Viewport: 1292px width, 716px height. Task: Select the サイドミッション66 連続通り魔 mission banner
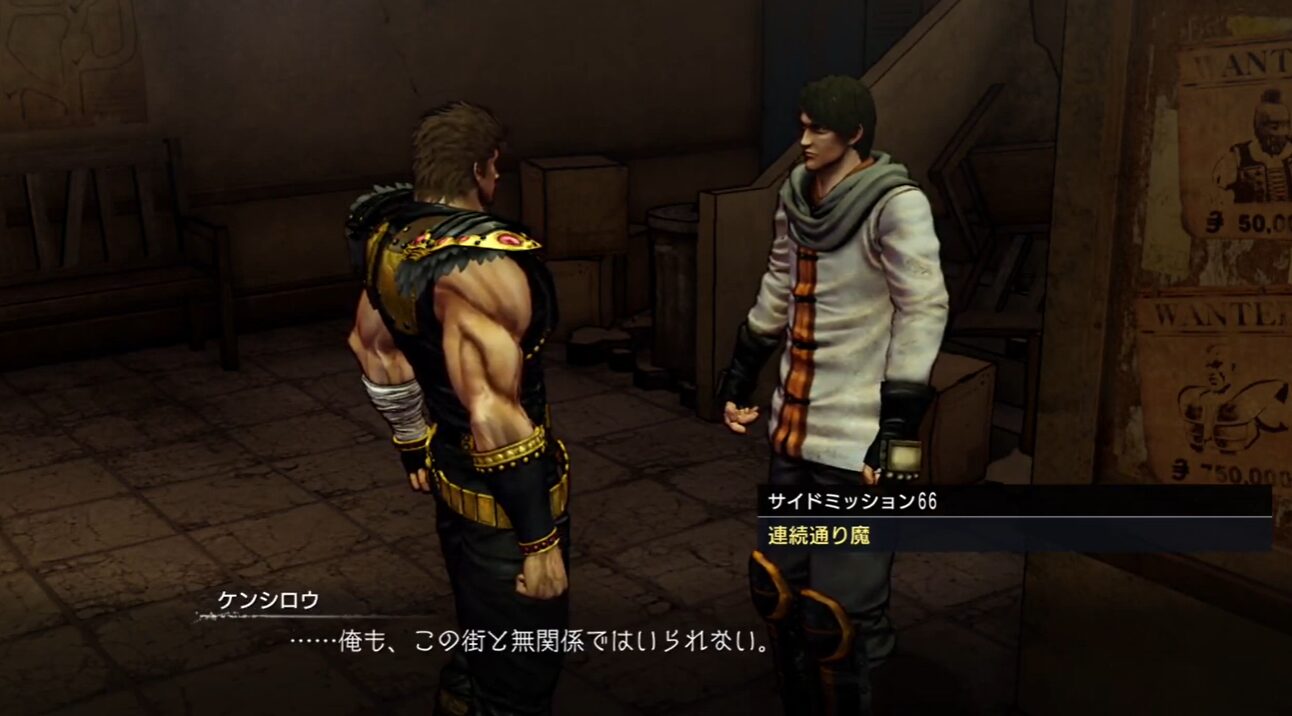[1013, 518]
